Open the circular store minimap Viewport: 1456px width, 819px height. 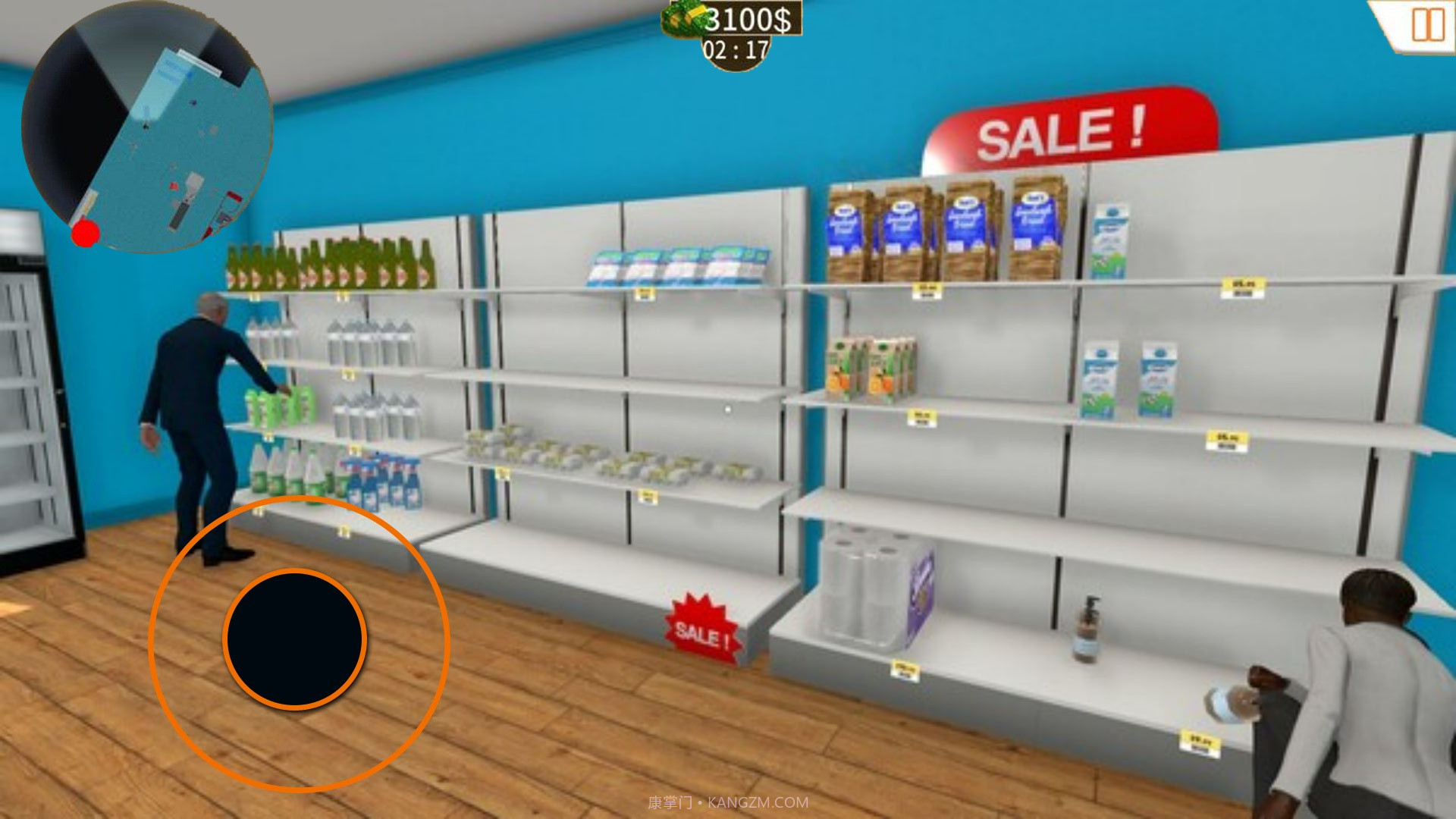click(x=147, y=127)
